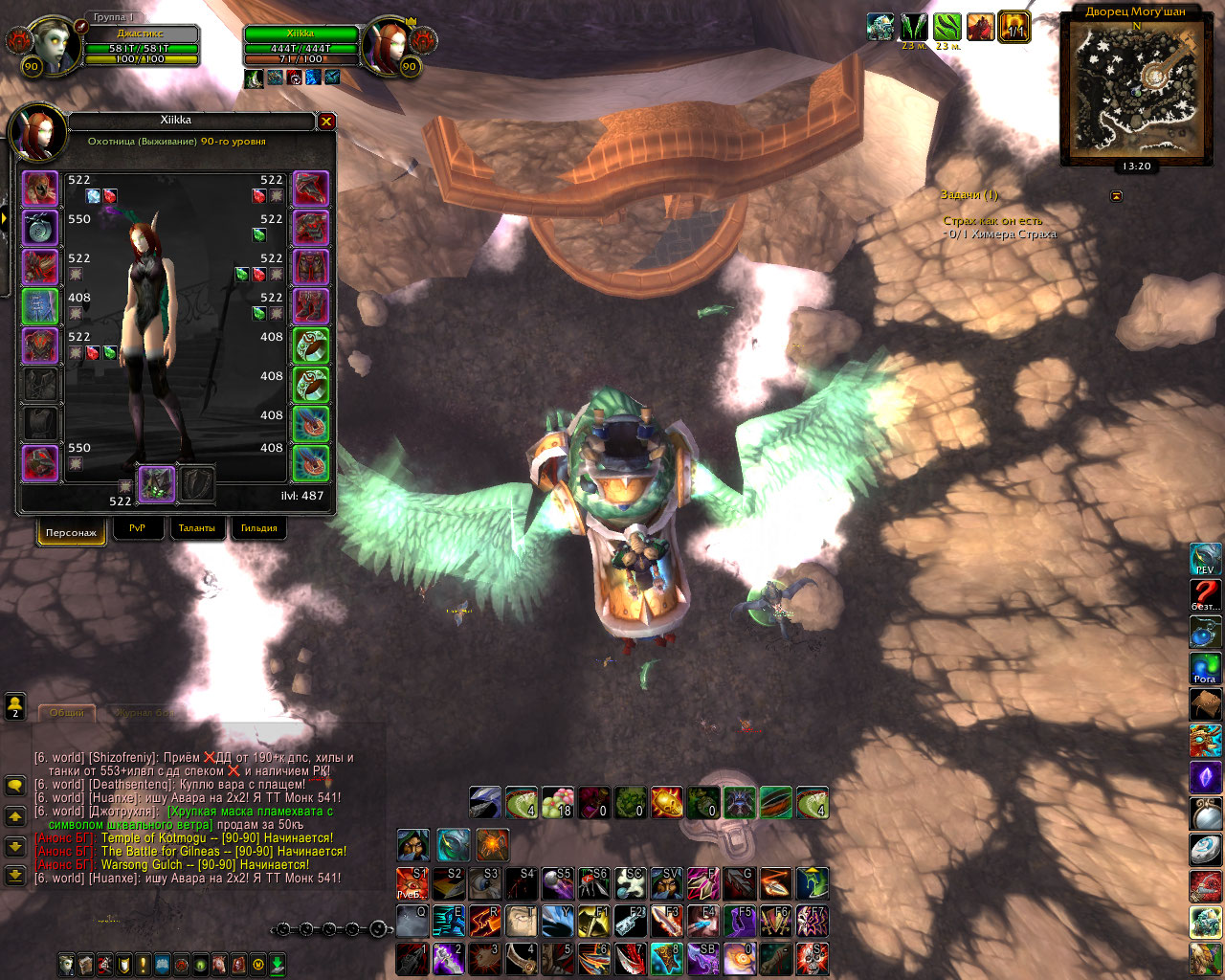Activate the eye ability bound to S3
The height and width of the screenshot is (980, 1225).
[484, 882]
